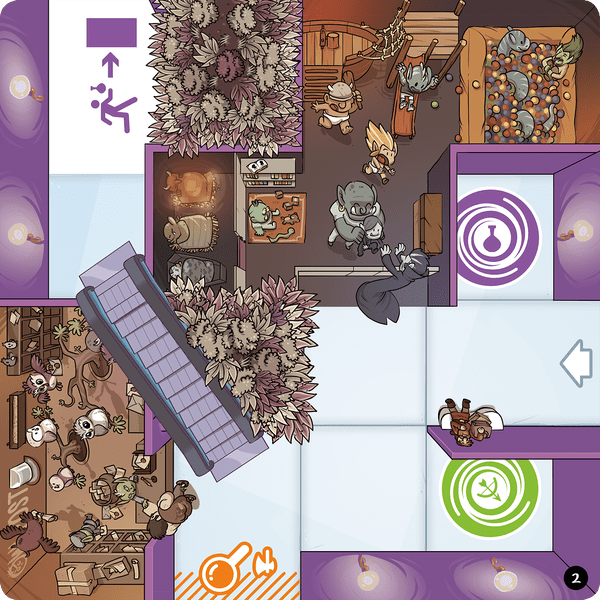Click the tile number 2 badge

[x=575, y=577]
